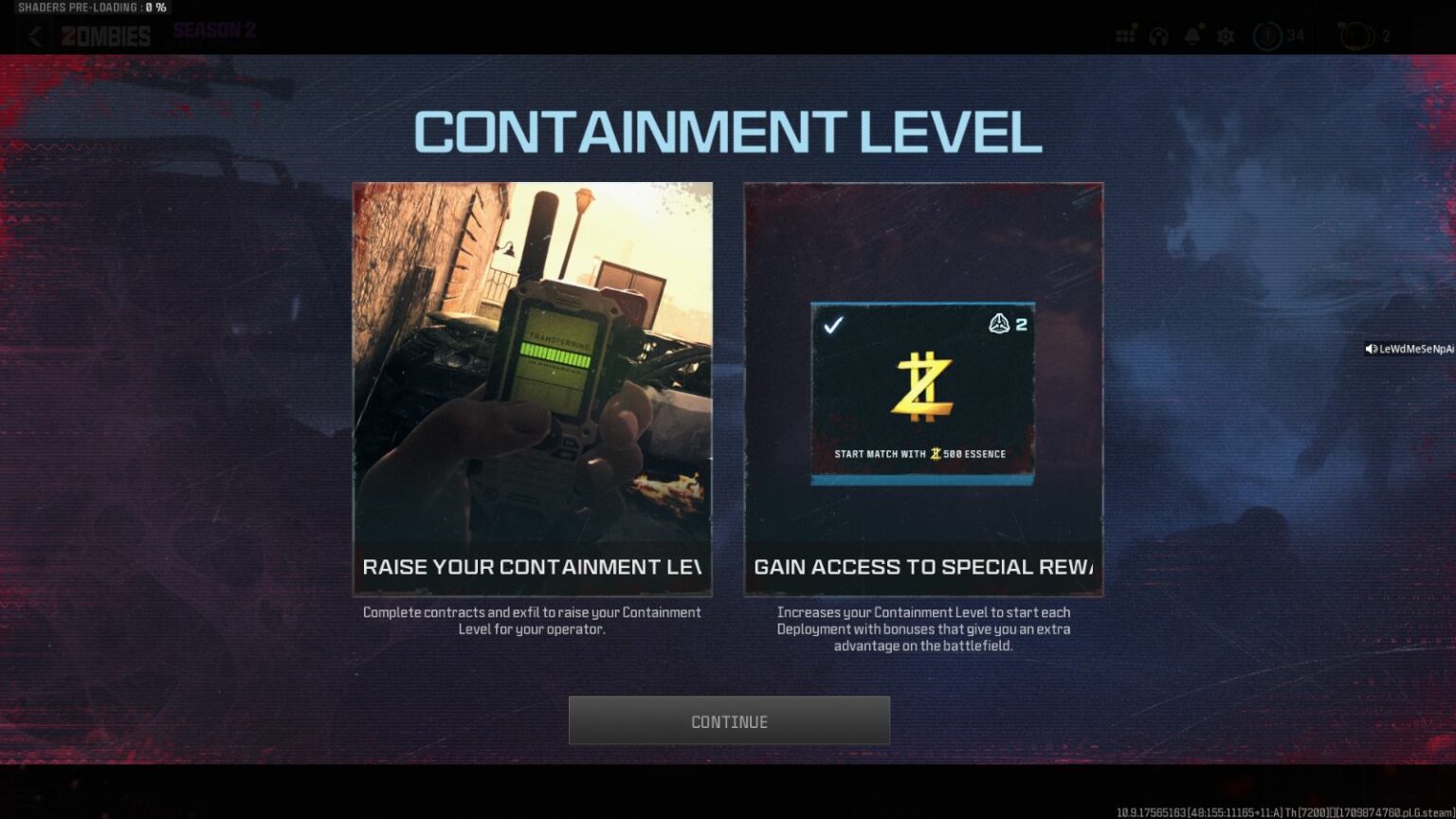Screen dimensions: 1456x819
Task: Click the START MATCH WITH 500 ESSENCE banner
Action: pyautogui.click(x=920, y=454)
